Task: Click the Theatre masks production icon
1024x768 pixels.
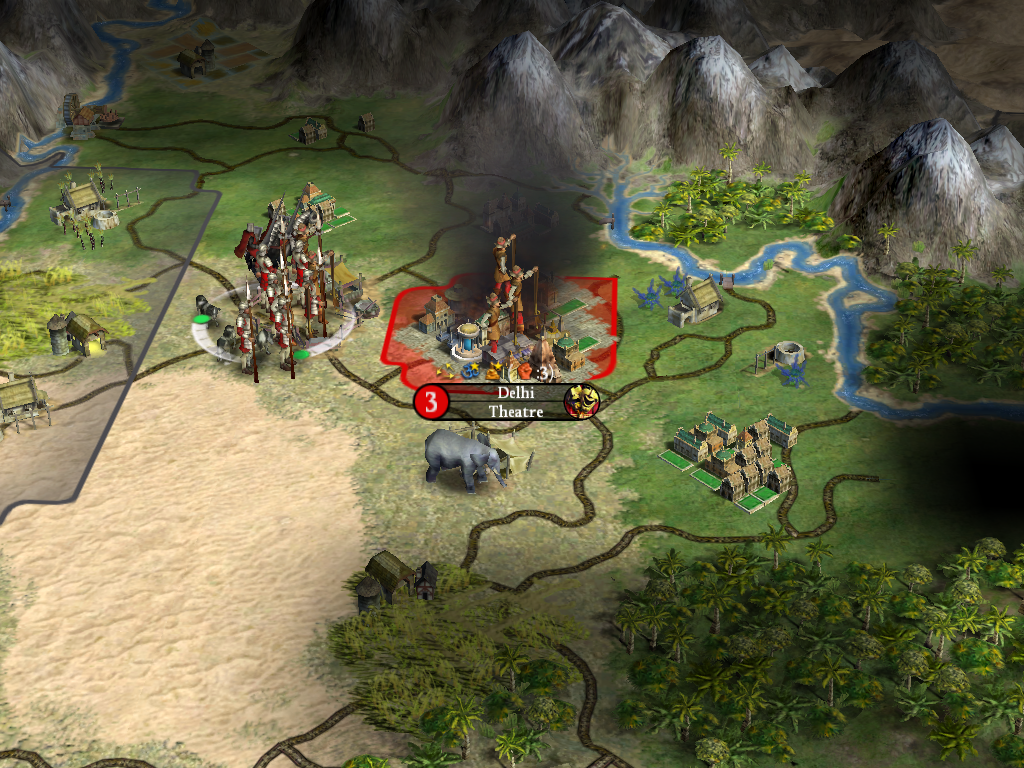Action: [580, 402]
